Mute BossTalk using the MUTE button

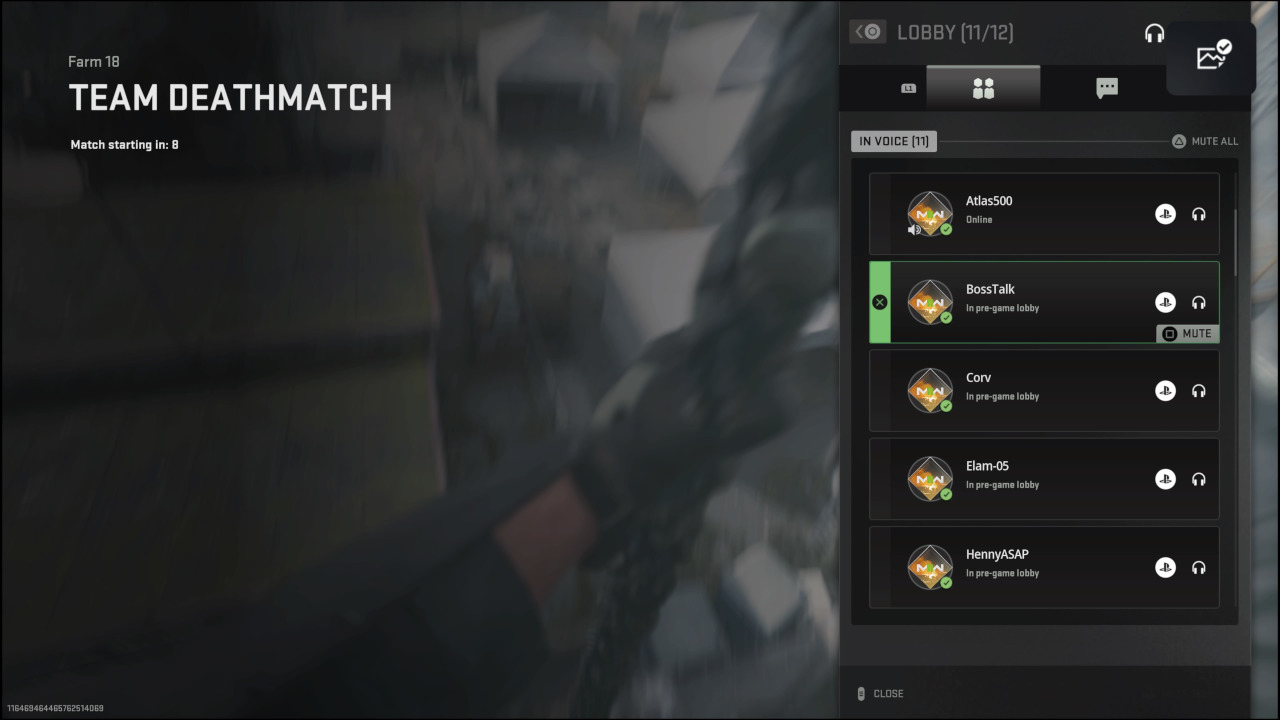click(1186, 333)
